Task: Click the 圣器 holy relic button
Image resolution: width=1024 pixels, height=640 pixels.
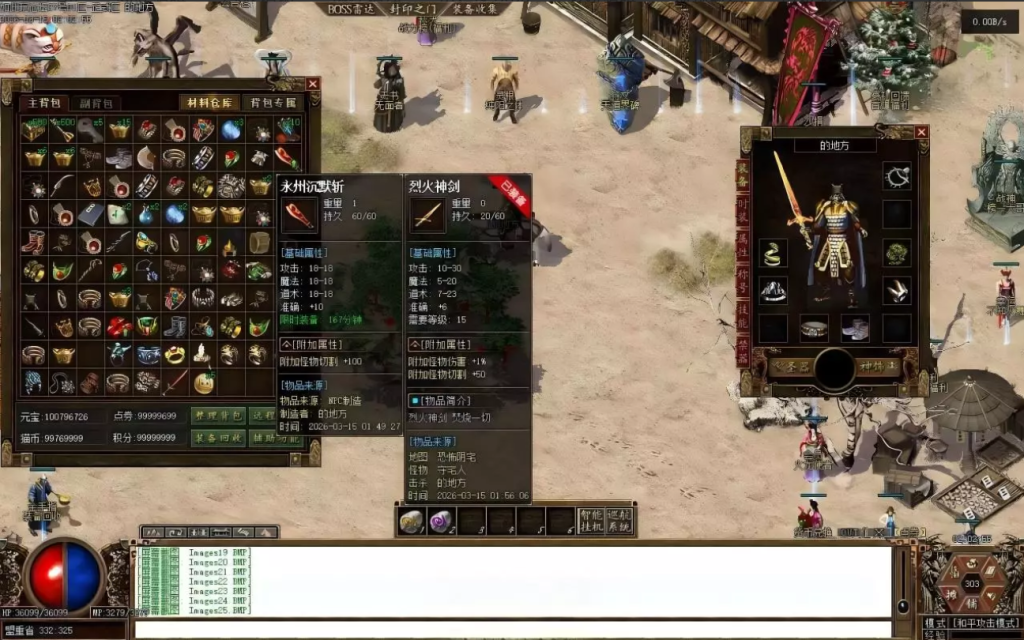Action: pos(789,367)
